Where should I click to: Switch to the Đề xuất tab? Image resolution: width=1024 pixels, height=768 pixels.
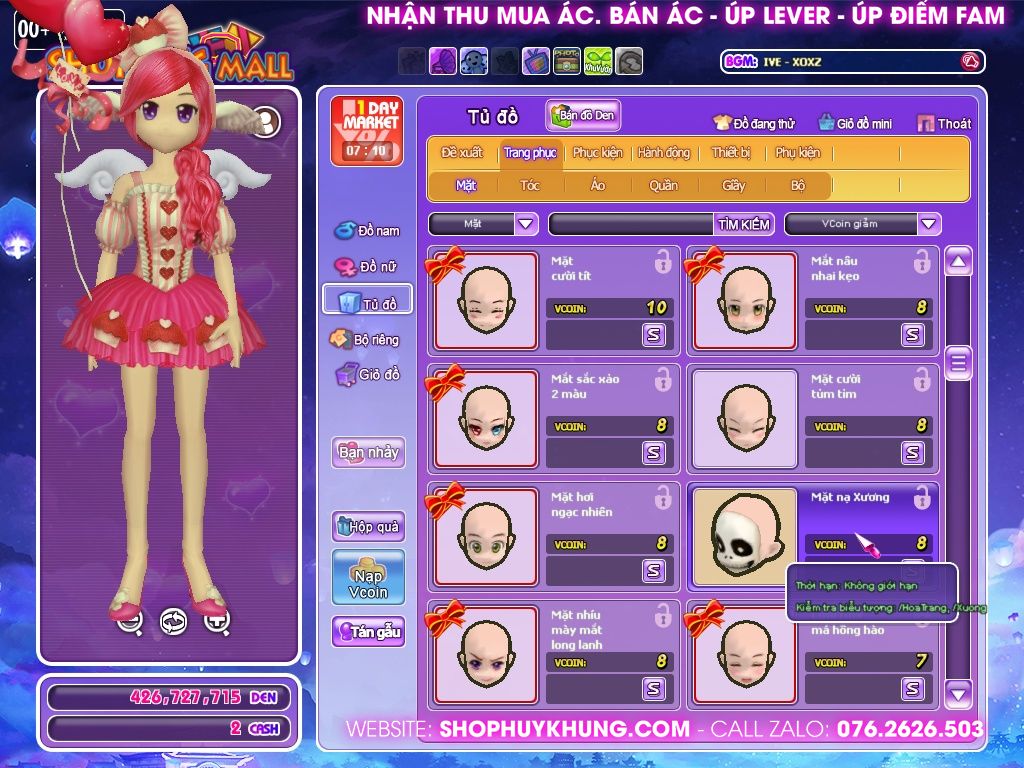point(462,153)
